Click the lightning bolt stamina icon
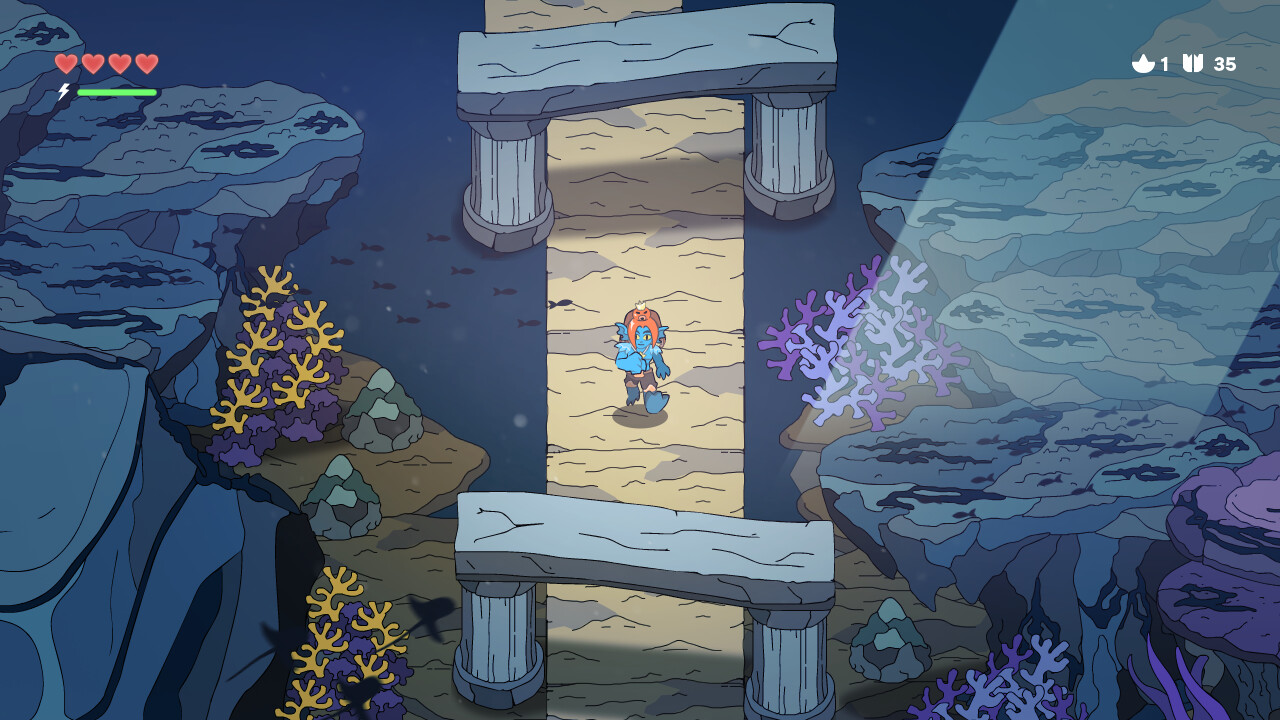This screenshot has width=1280, height=720. click(63, 90)
